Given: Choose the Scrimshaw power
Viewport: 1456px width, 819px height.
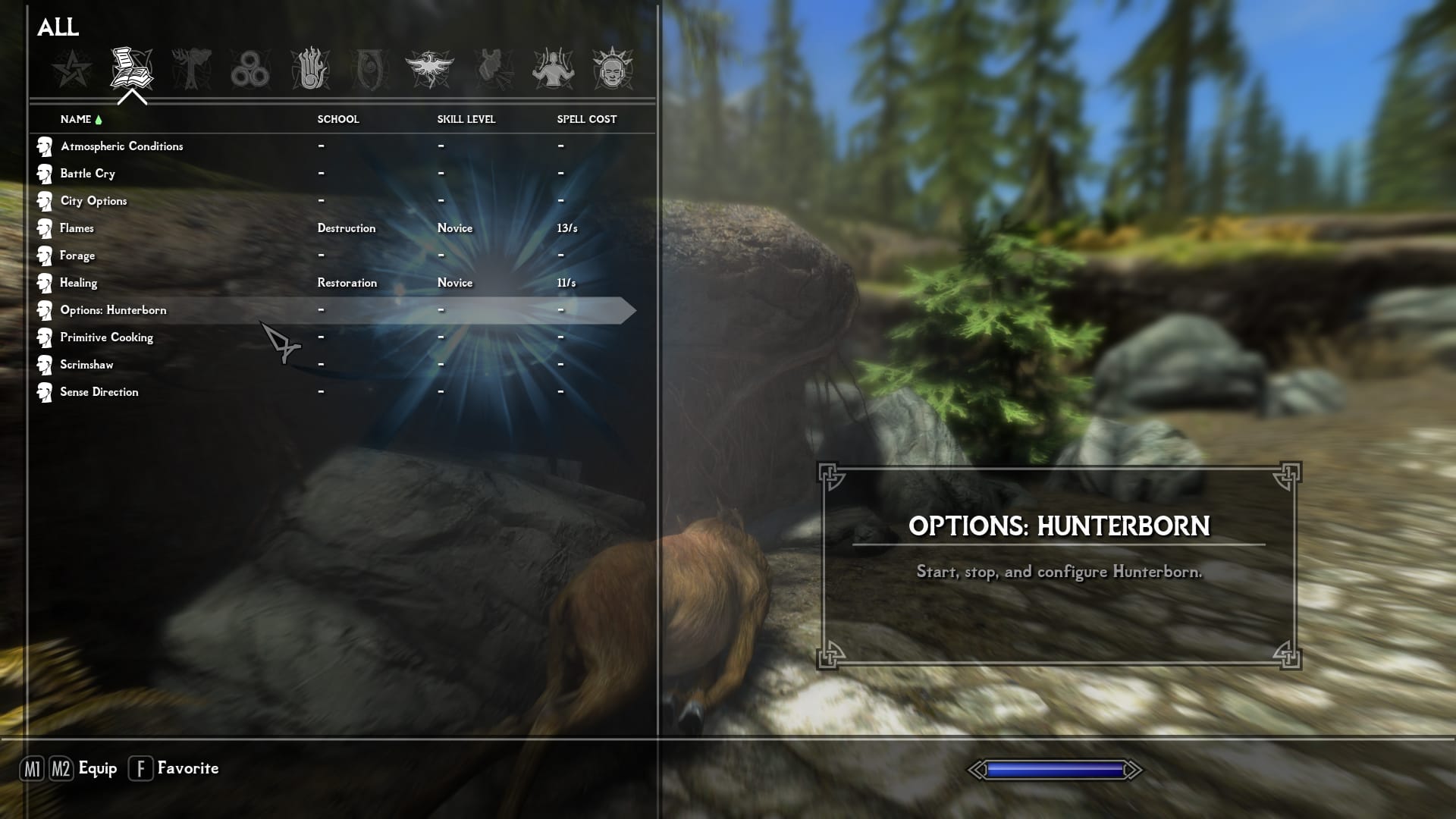Looking at the screenshot, I should click(86, 365).
